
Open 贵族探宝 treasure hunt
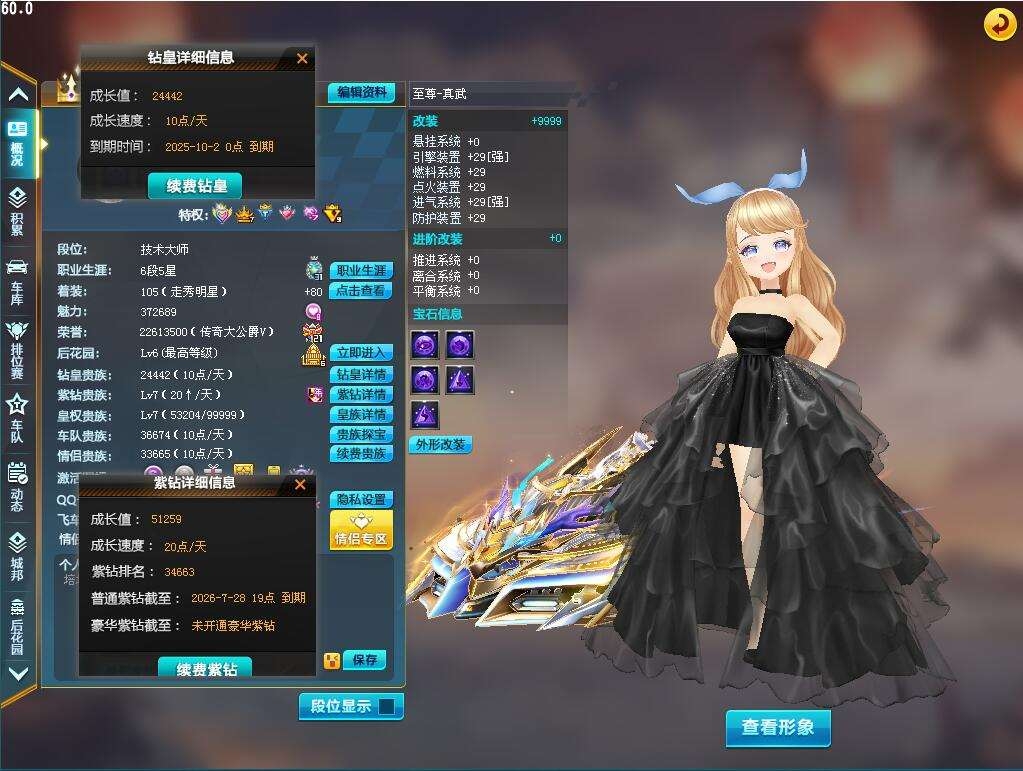coord(360,435)
